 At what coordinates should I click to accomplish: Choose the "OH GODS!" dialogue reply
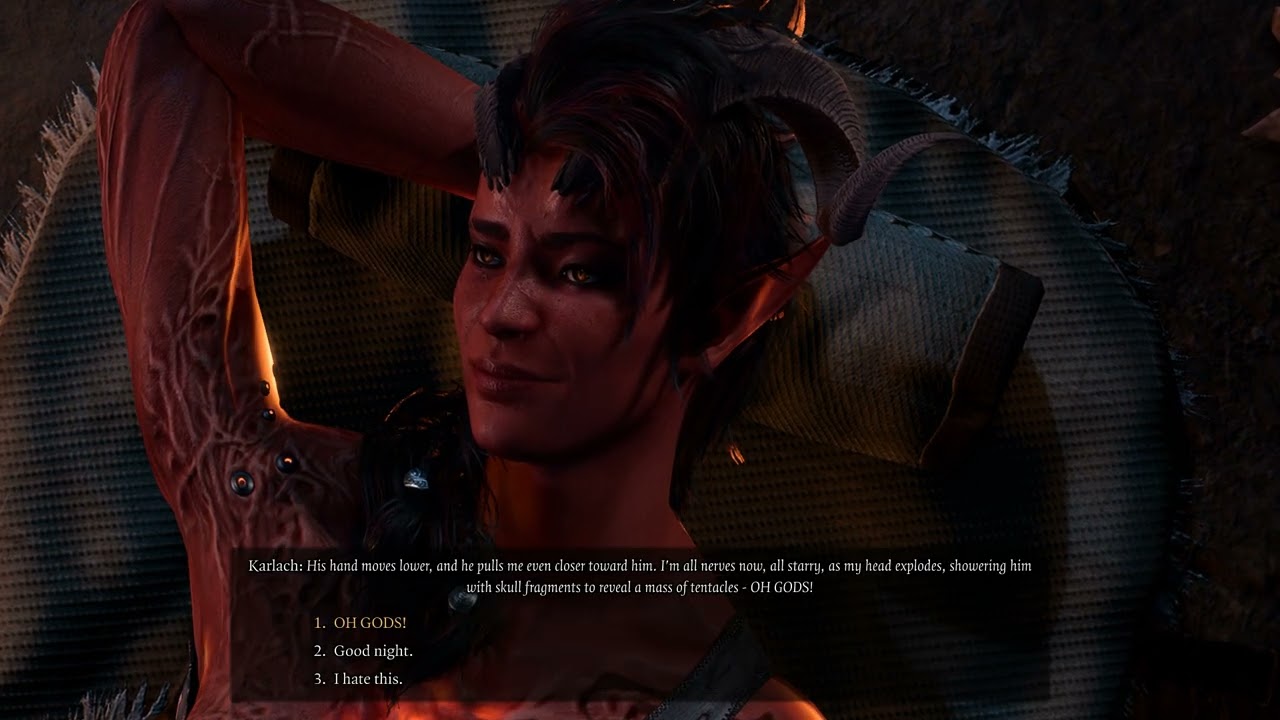[369, 623]
